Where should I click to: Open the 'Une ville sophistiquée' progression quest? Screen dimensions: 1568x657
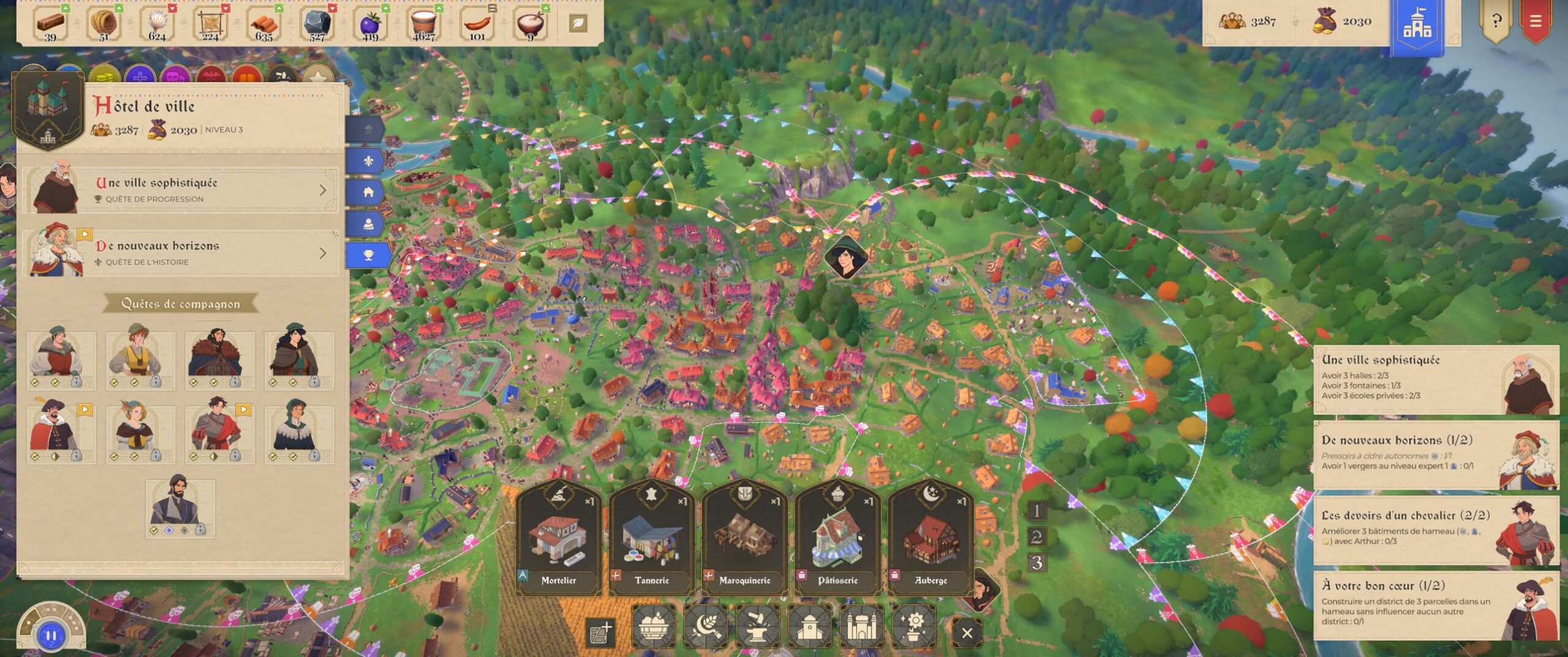pos(180,190)
